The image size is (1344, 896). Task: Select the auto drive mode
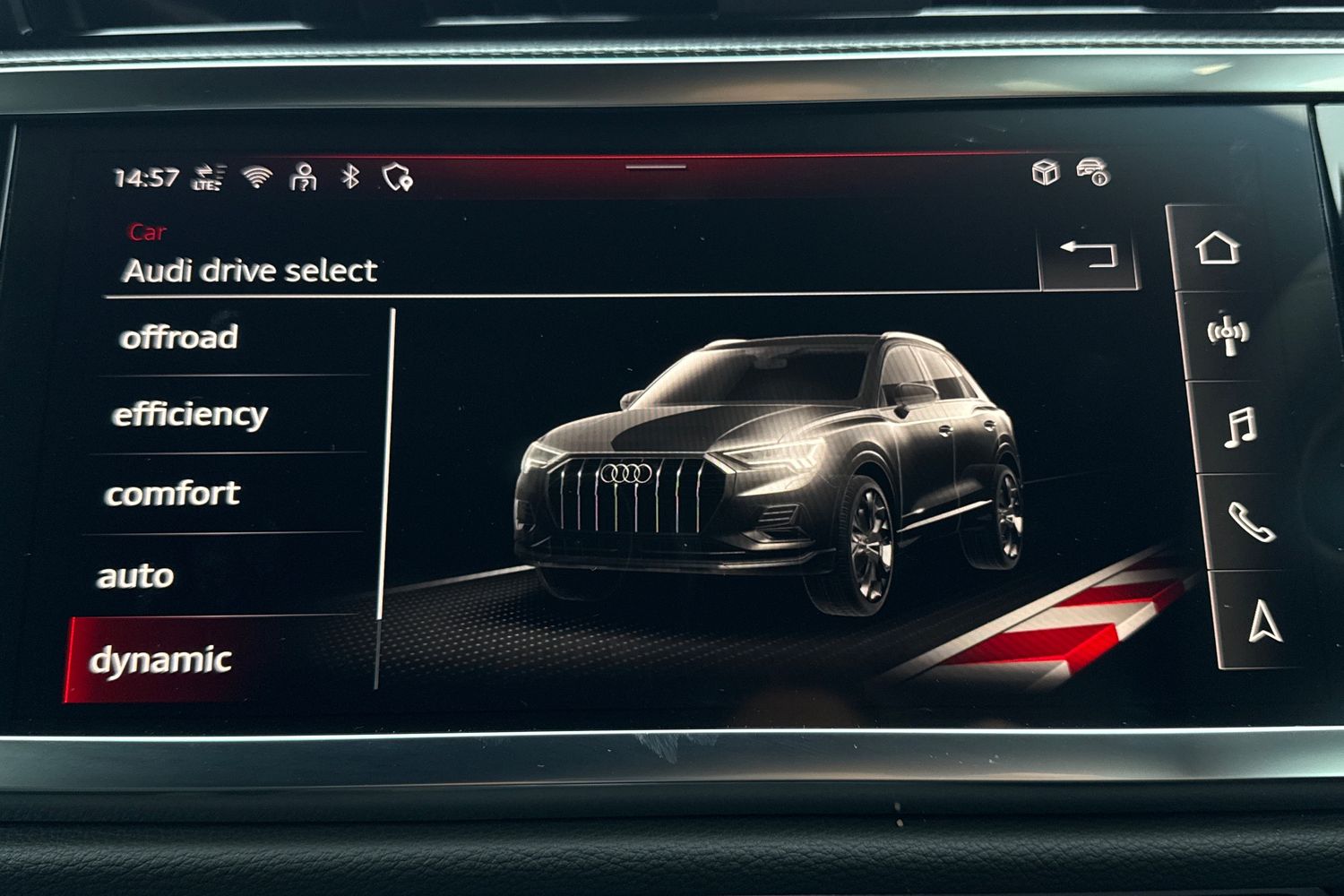[x=135, y=576]
